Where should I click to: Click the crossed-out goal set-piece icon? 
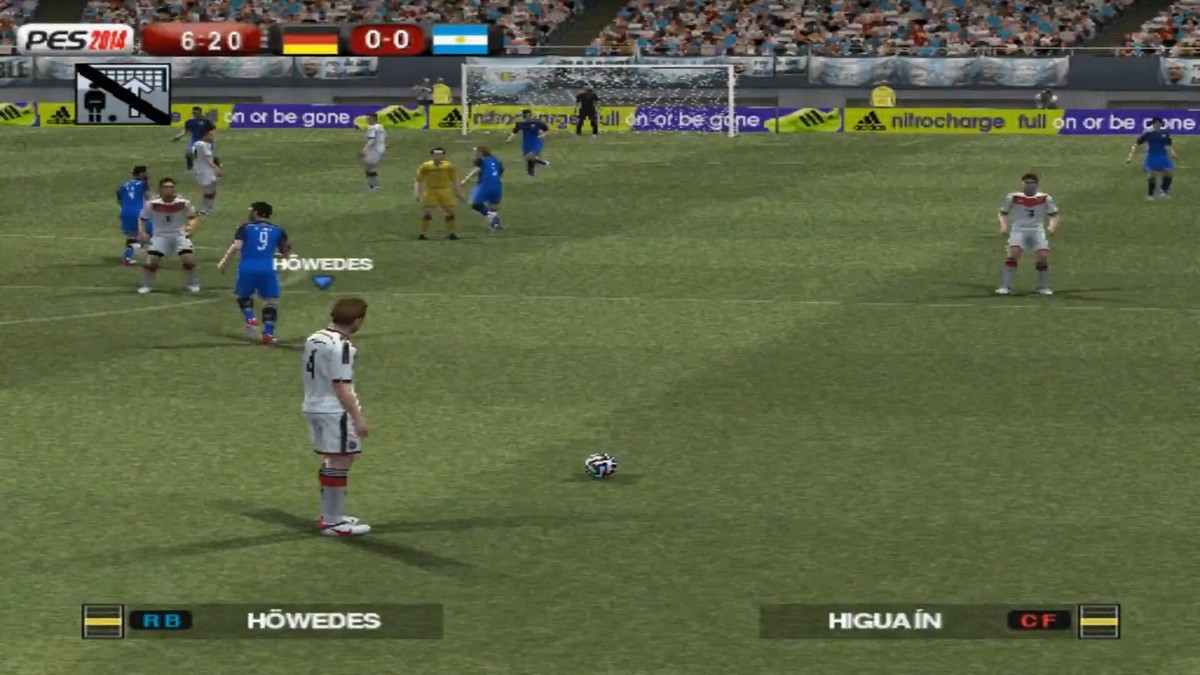pyautogui.click(x=123, y=94)
